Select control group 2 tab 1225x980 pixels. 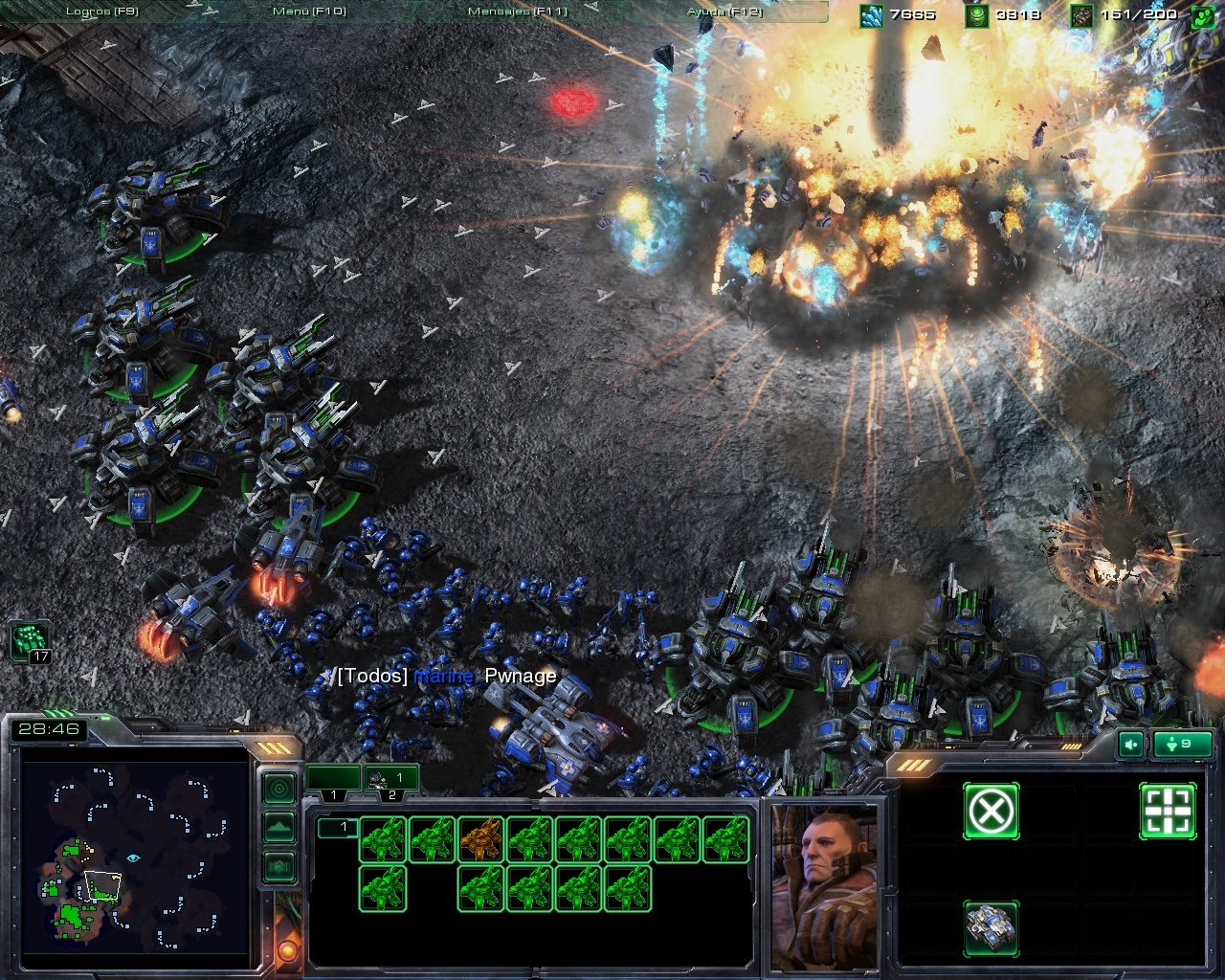click(390, 779)
